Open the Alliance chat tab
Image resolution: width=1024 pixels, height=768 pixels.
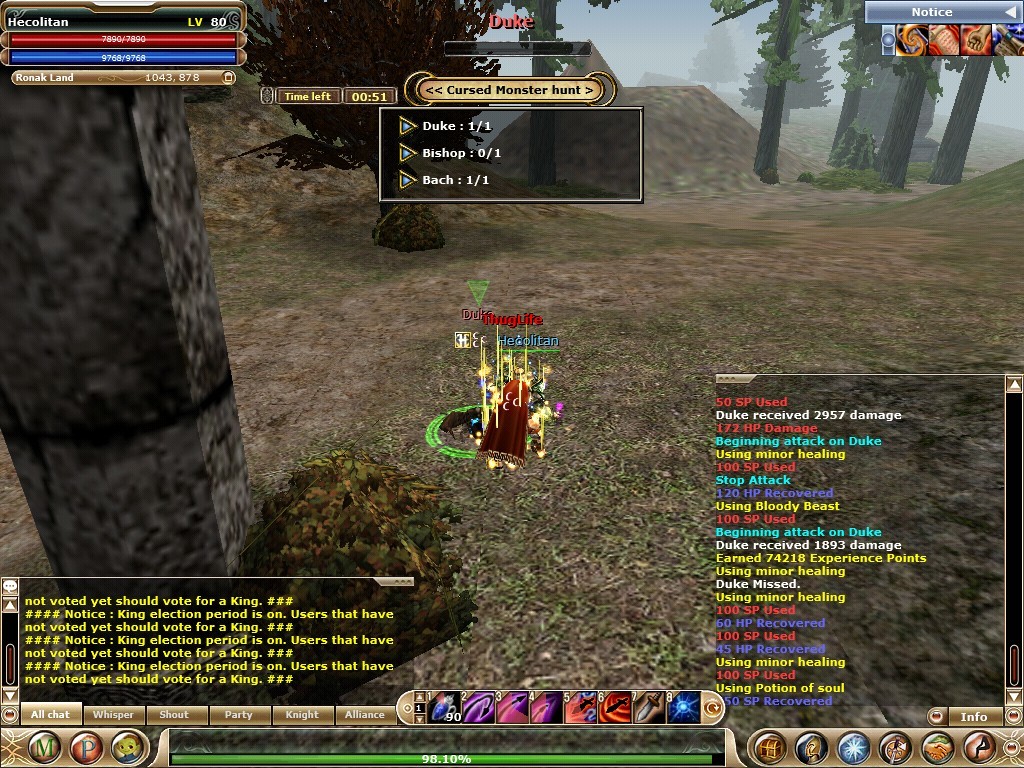click(x=364, y=714)
